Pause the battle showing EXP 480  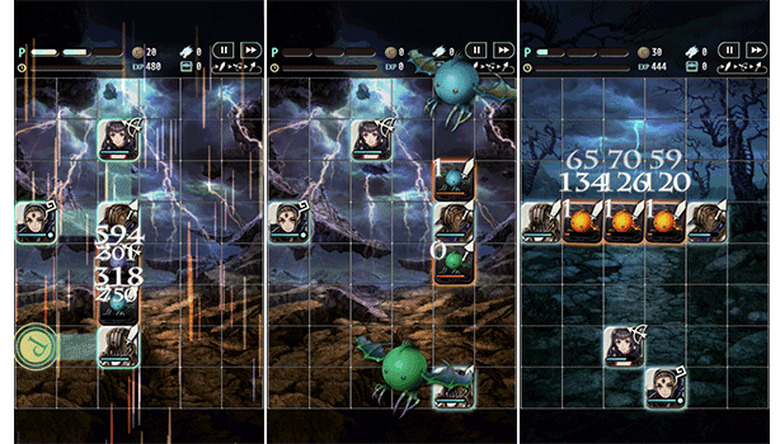[x=224, y=50]
